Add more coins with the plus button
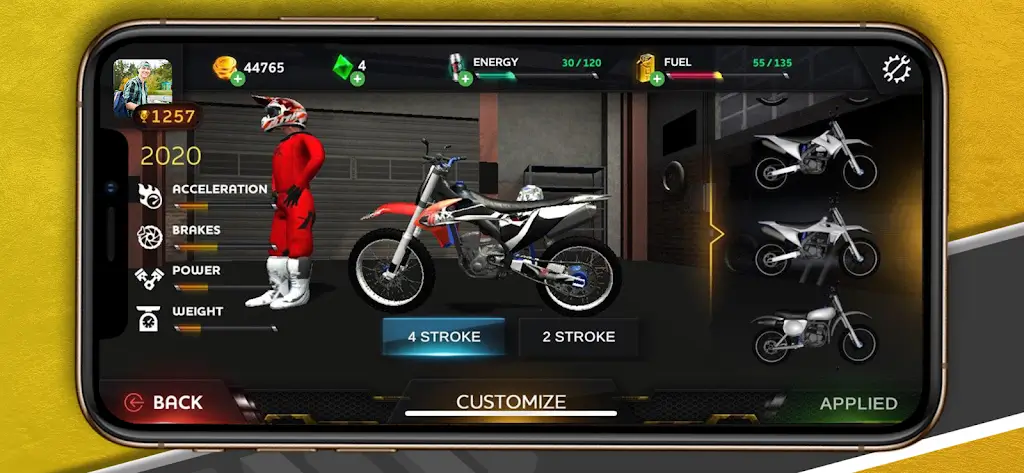This screenshot has height=473, width=1024. coord(238,79)
